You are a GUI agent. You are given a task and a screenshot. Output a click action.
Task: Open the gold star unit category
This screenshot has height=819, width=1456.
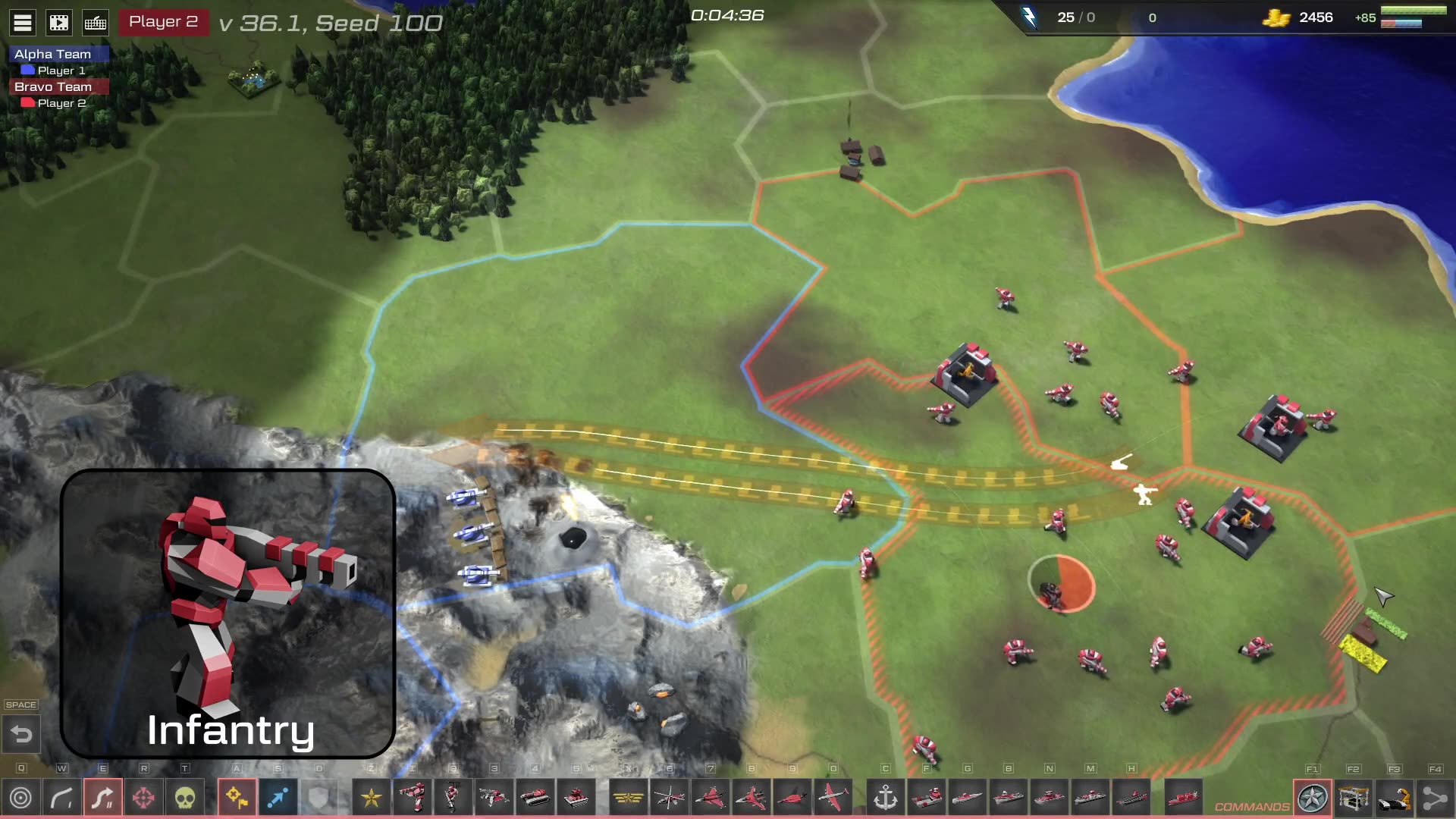(372, 798)
